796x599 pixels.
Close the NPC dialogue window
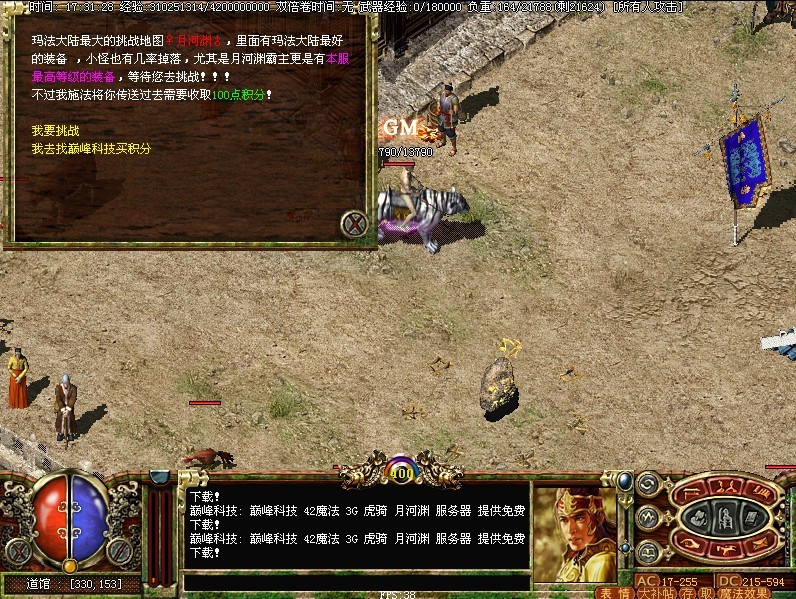click(354, 224)
